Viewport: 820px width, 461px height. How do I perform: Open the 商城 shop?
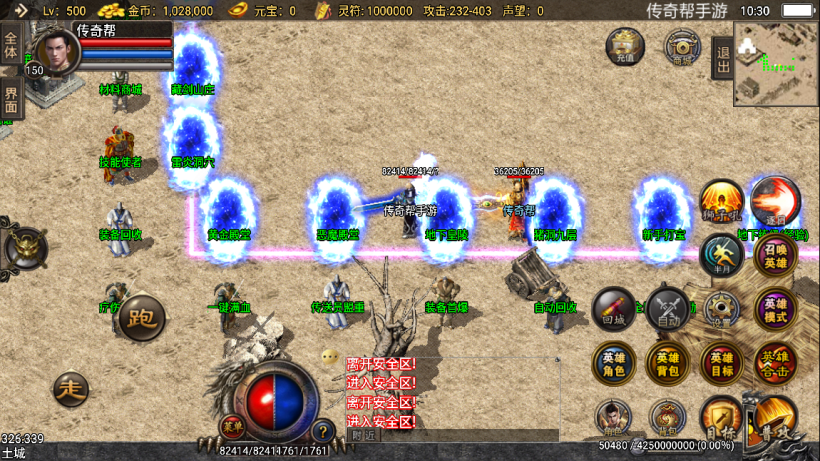(683, 47)
